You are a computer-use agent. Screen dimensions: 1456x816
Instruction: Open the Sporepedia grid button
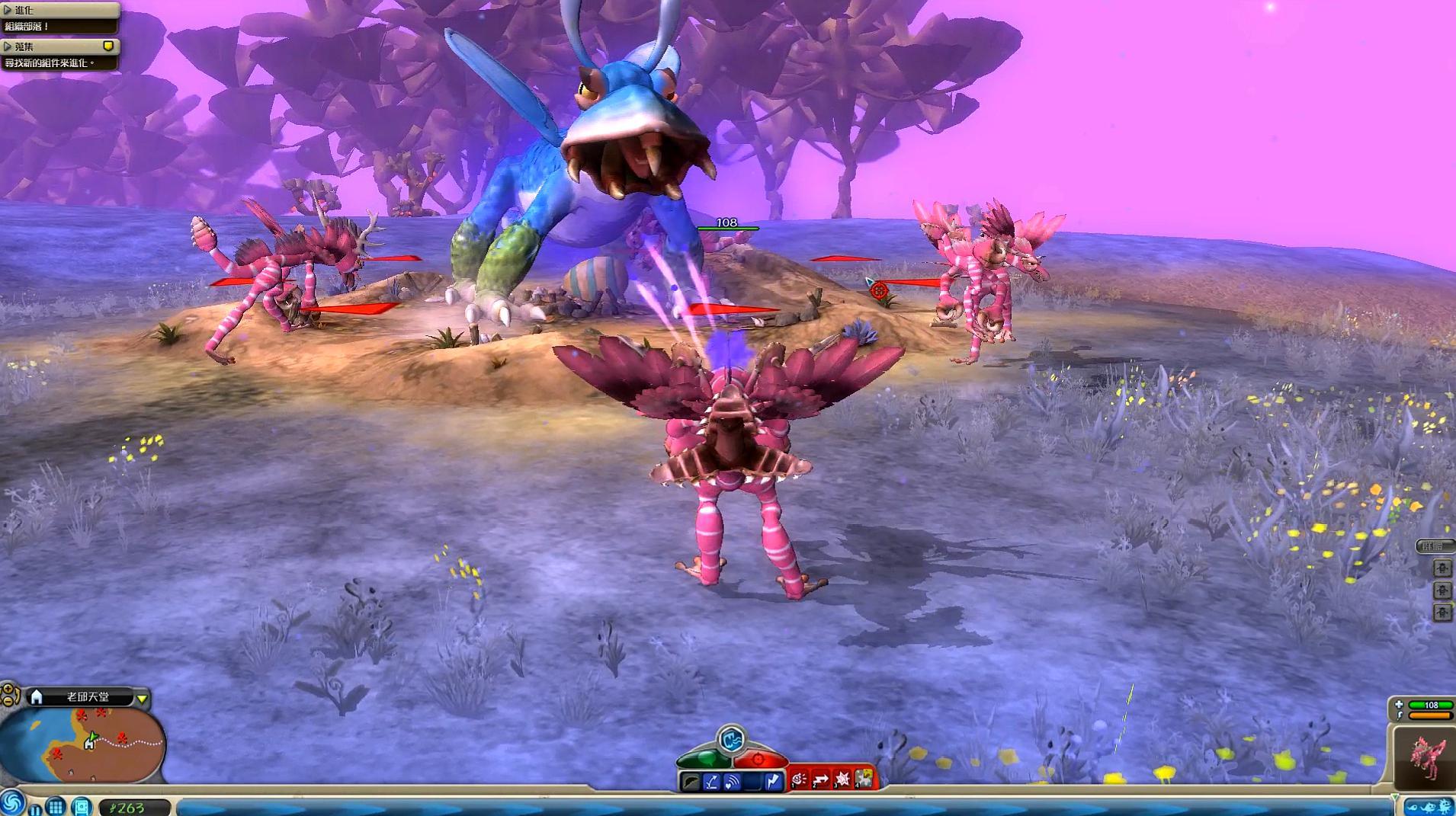pyautogui.click(x=56, y=805)
